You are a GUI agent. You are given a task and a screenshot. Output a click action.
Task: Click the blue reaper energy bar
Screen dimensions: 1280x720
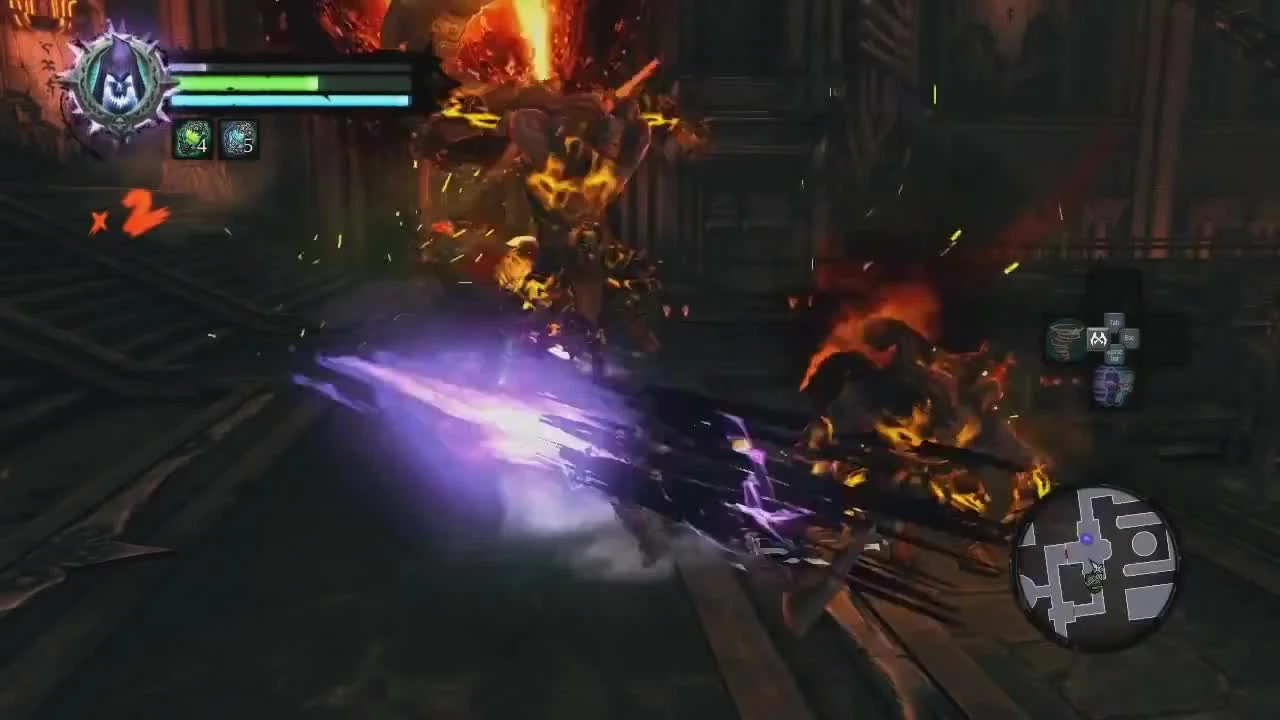[x=290, y=100]
